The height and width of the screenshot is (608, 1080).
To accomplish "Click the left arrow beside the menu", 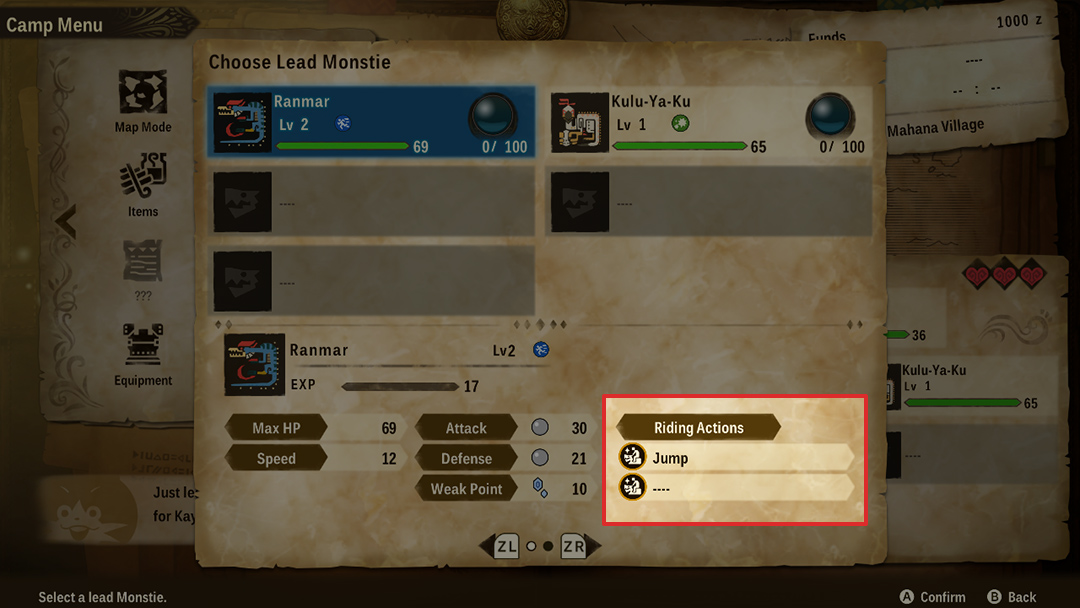I will [66, 221].
